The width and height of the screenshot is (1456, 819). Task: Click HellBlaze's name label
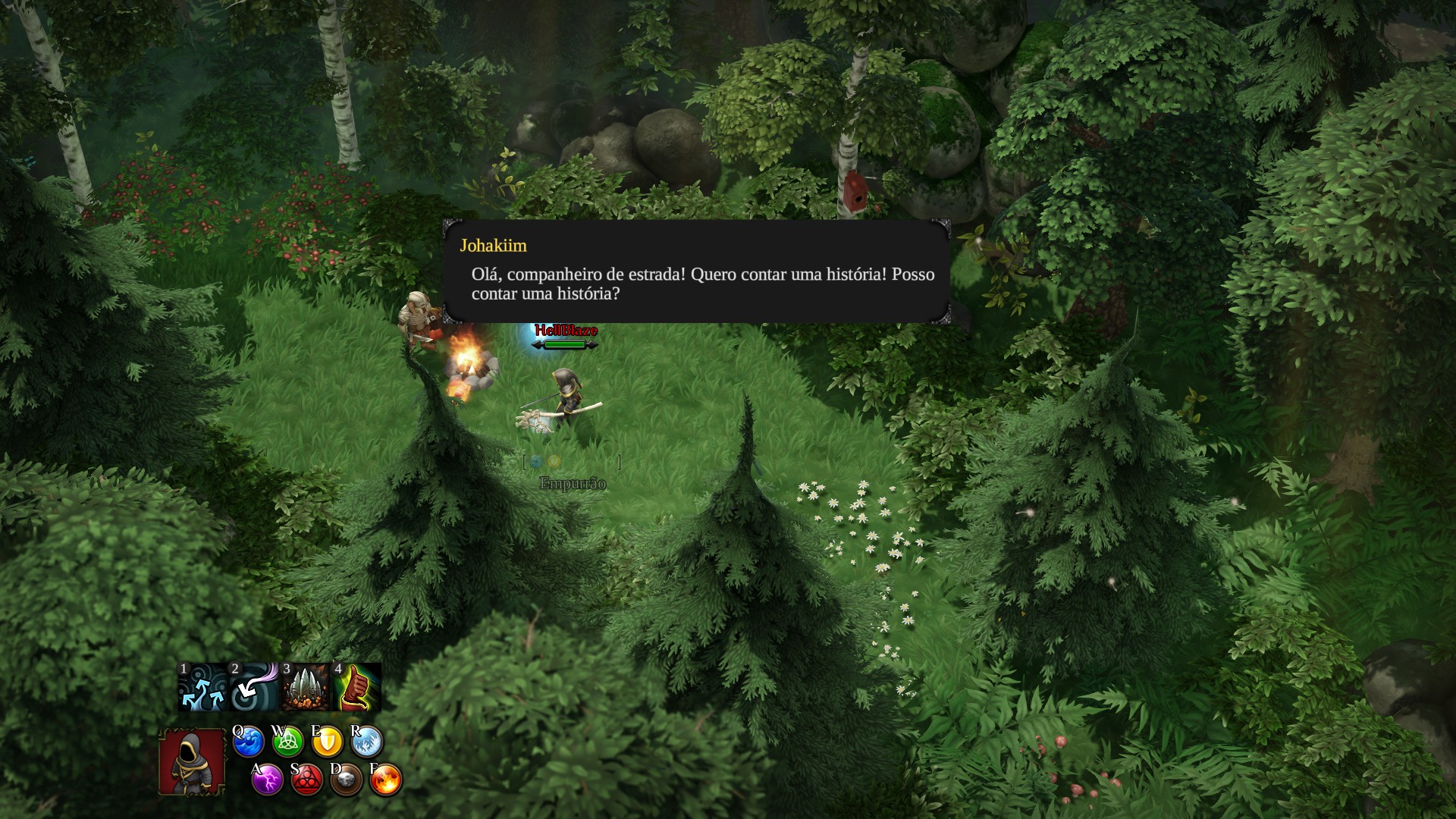566,331
